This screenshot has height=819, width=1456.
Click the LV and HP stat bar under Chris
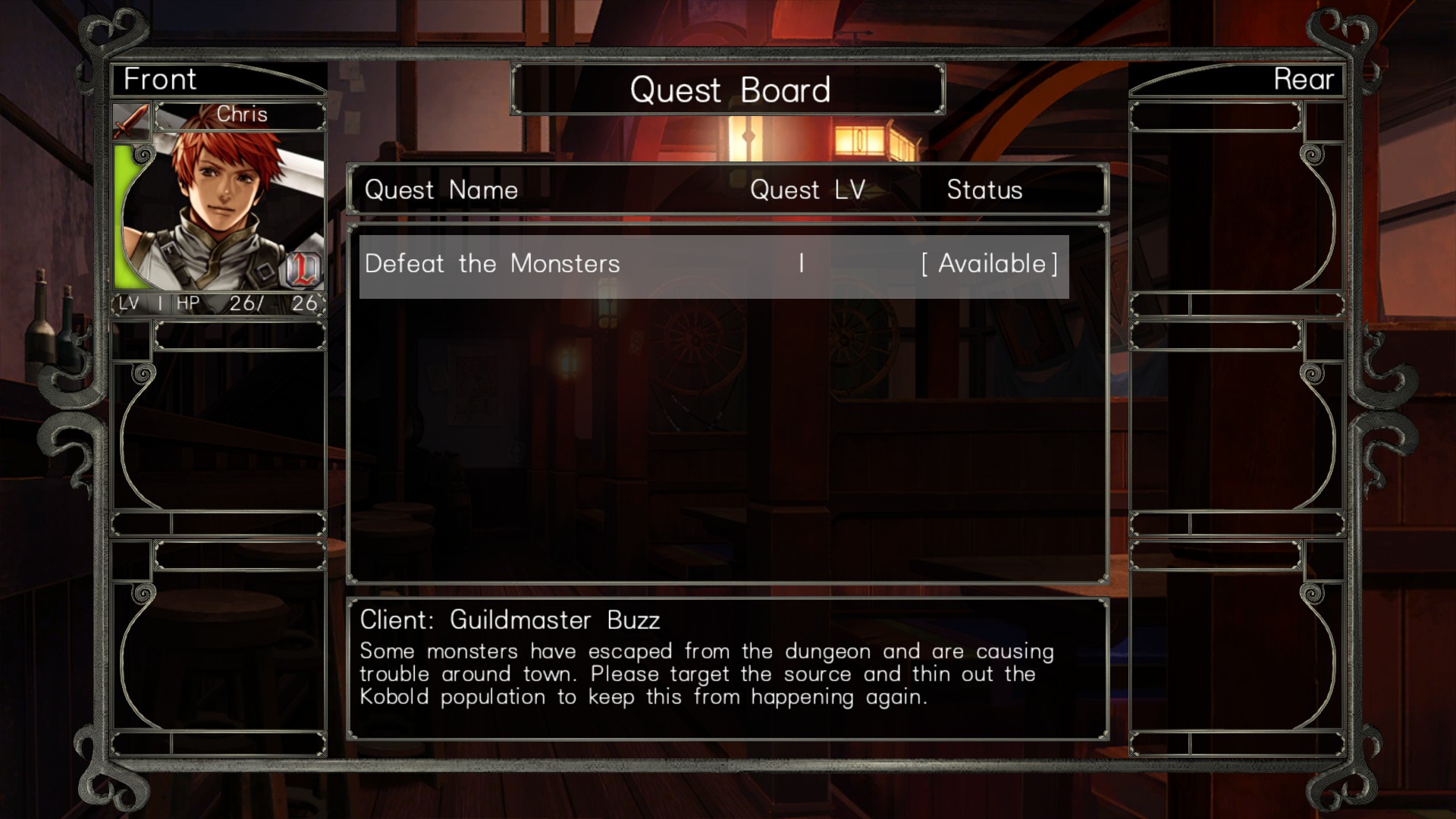coord(220,303)
